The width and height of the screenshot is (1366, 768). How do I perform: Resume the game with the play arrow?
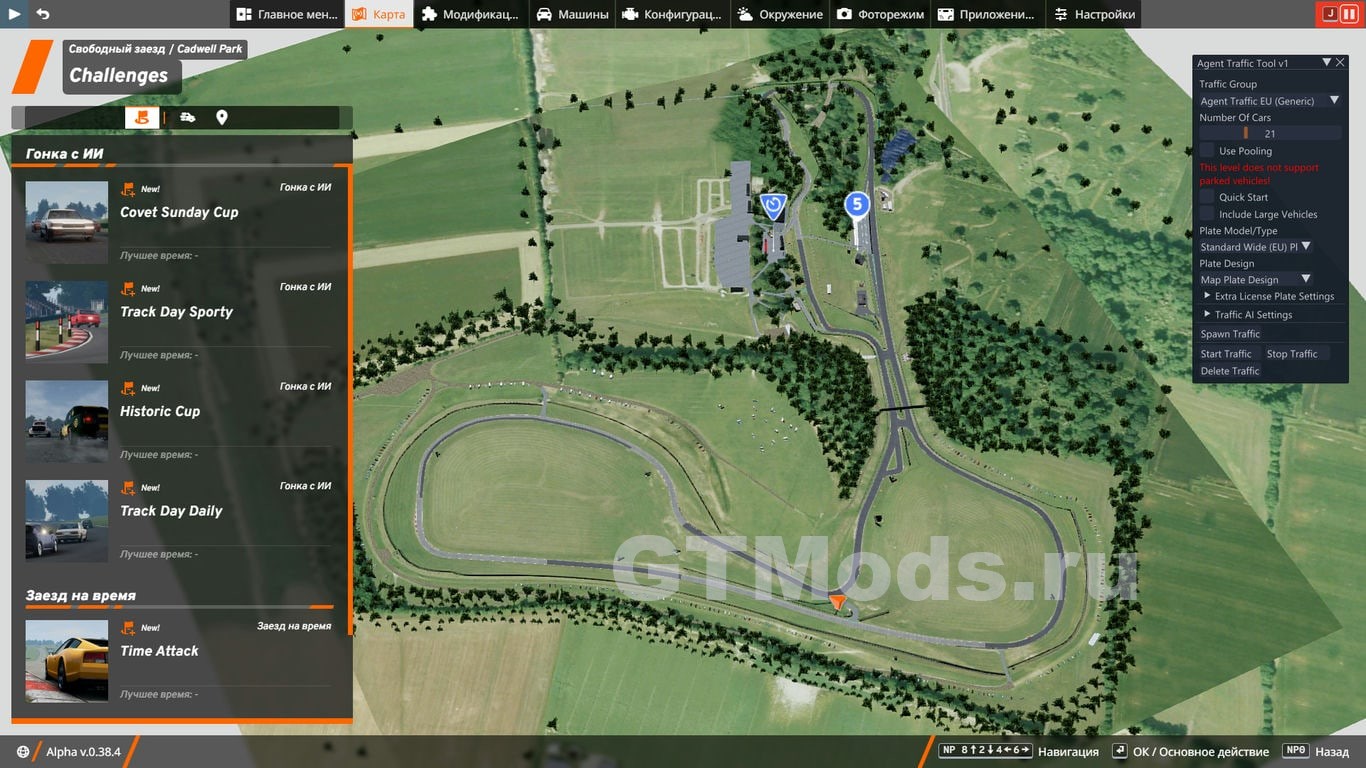click(x=15, y=14)
